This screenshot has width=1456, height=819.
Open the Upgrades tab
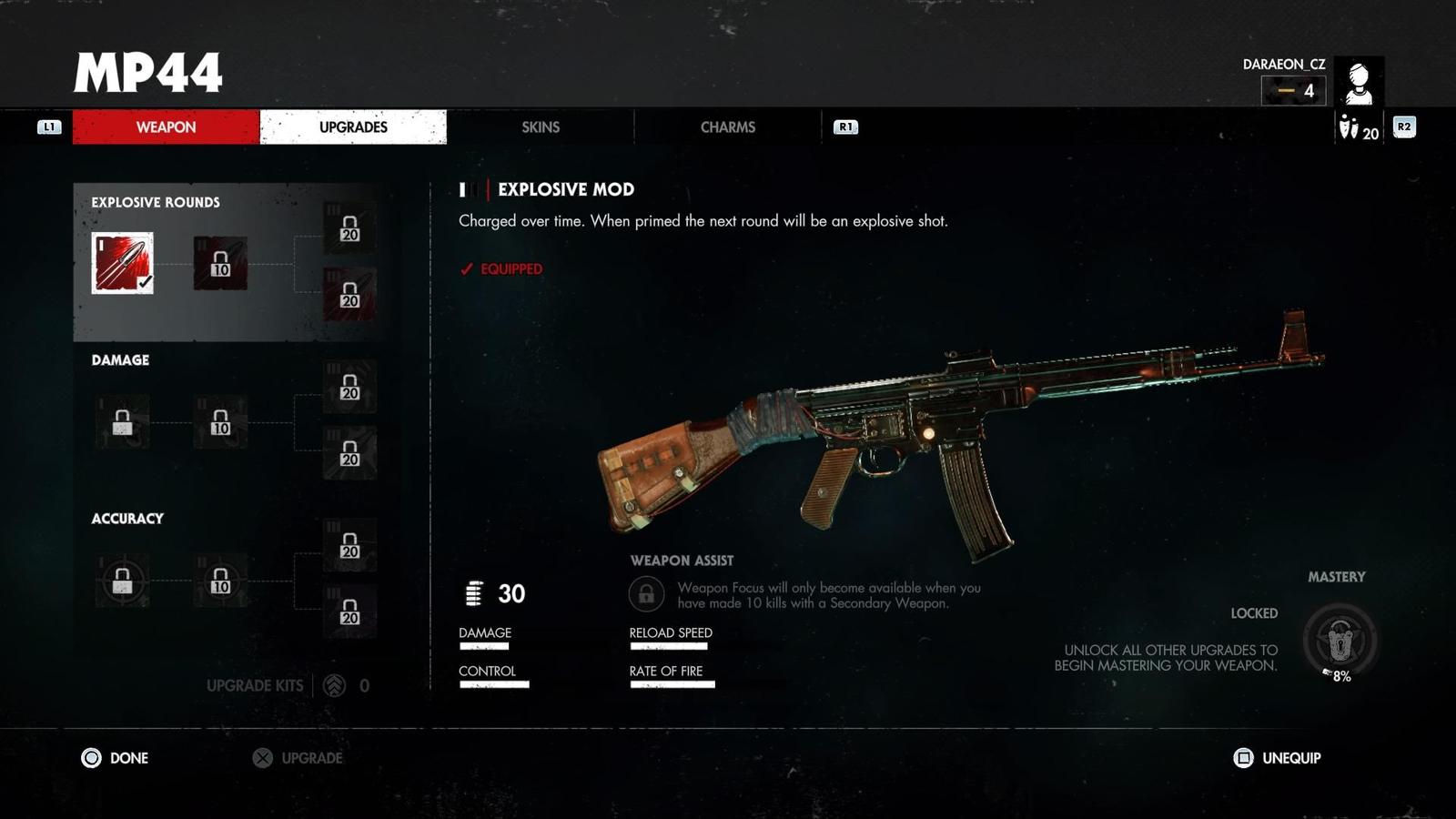point(353,127)
